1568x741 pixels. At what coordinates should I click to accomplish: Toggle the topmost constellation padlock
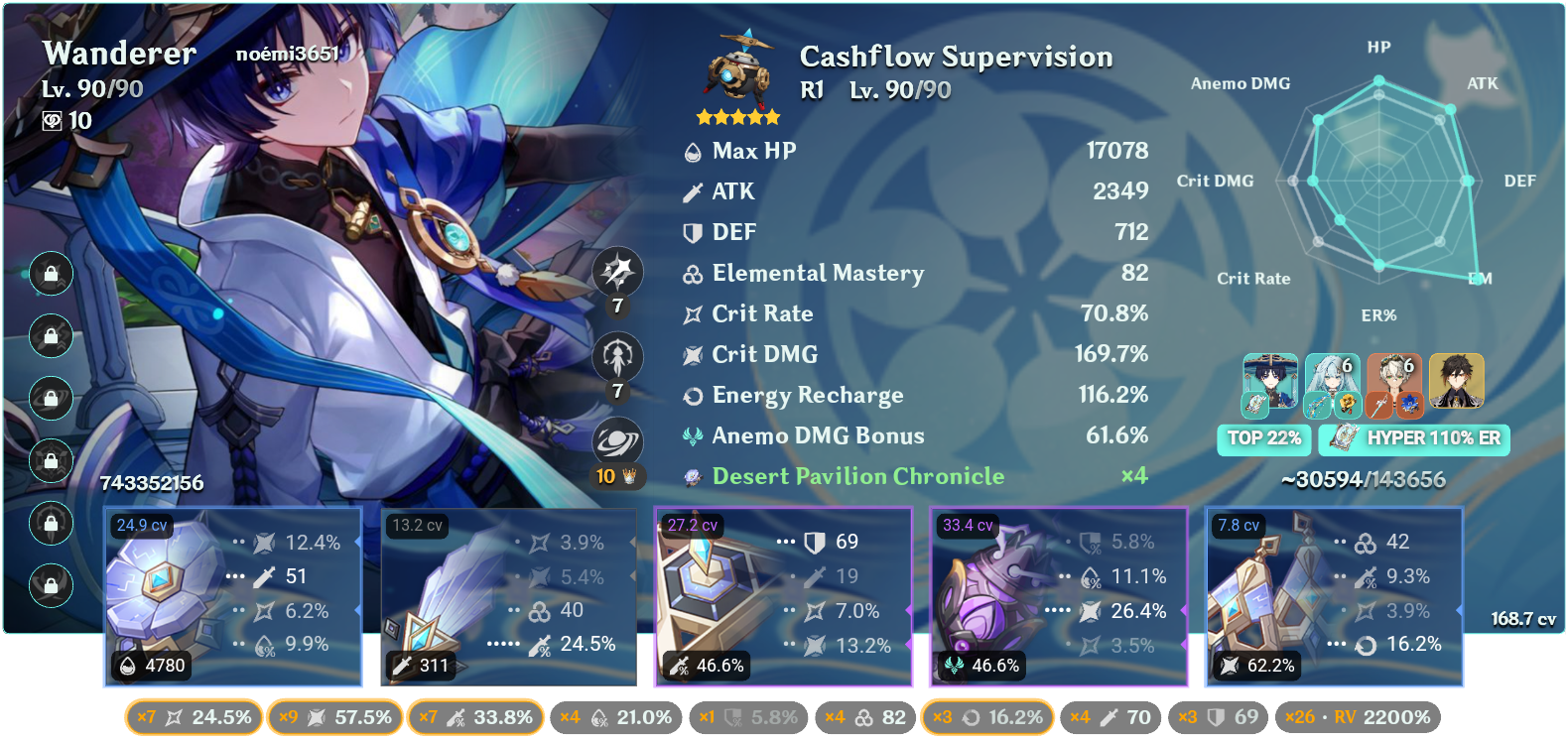point(51,275)
